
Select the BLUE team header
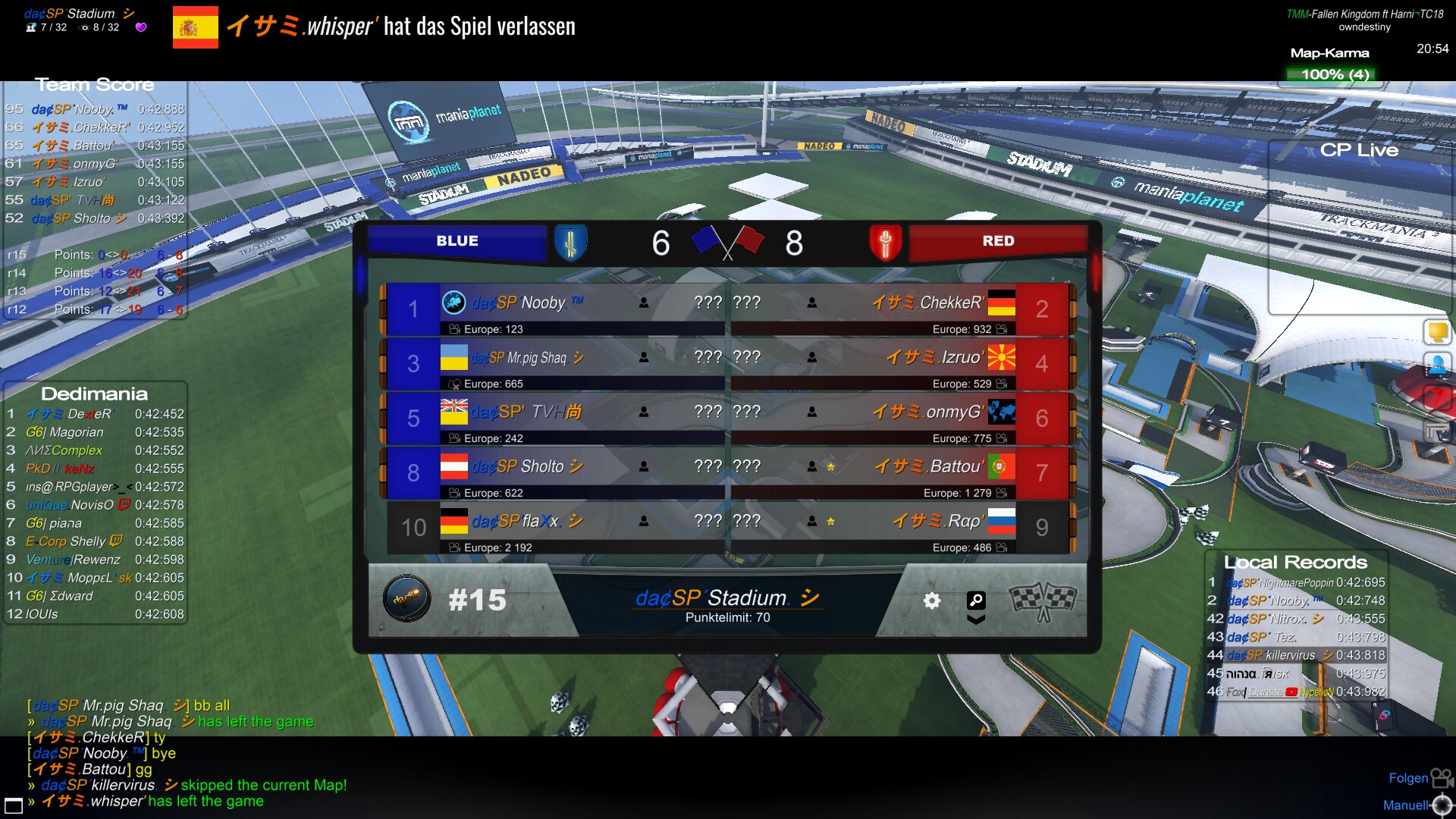(x=457, y=241)
